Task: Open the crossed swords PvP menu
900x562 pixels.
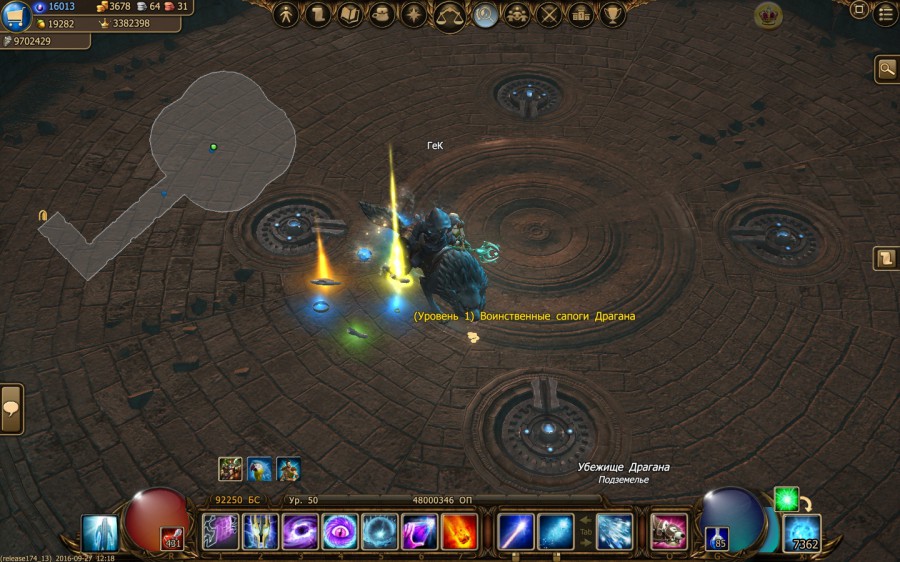Action: tap(549, 15)
